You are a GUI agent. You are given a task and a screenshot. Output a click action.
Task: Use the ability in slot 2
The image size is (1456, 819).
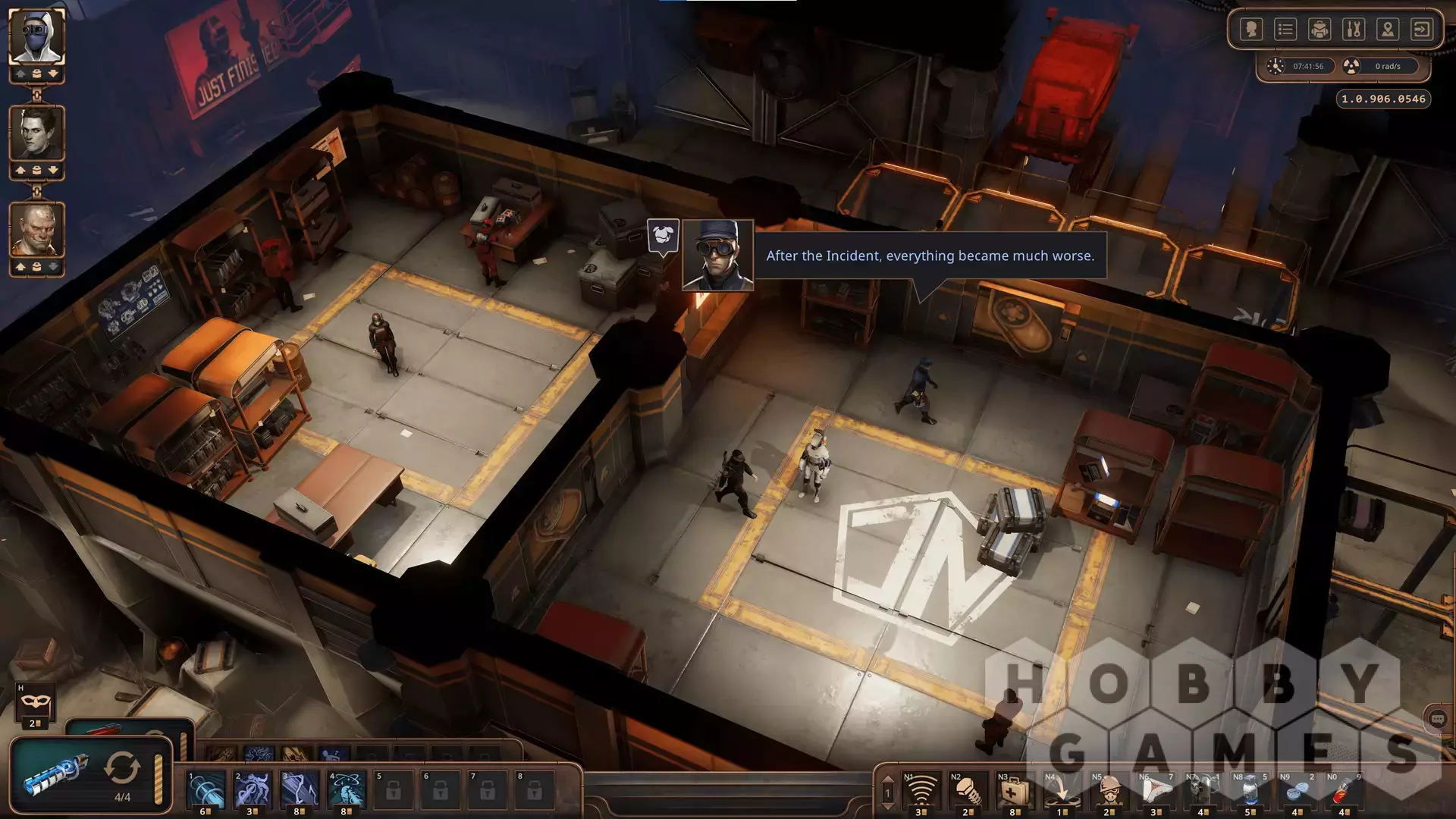(253, 790)
